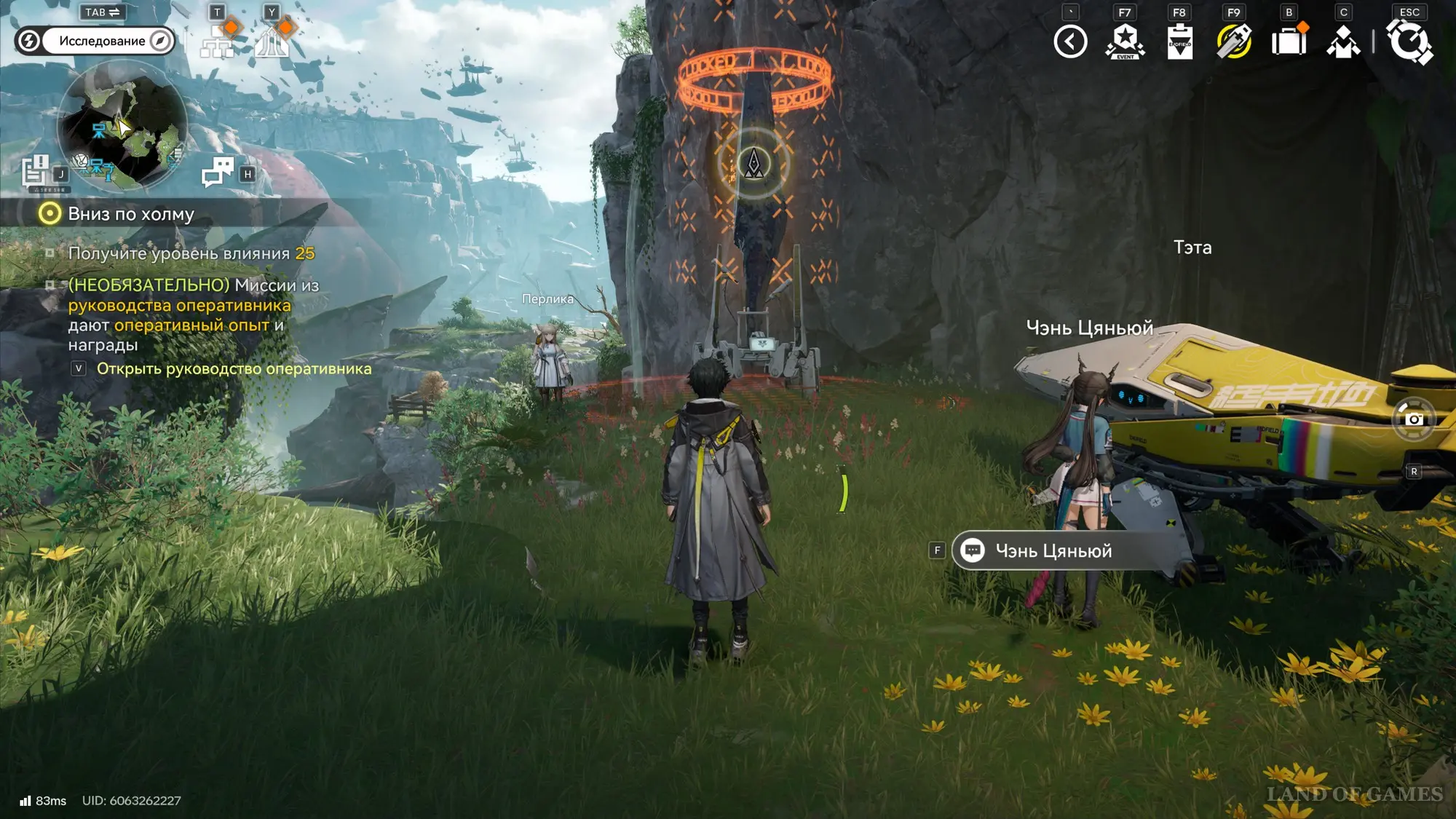Viewport: 1456px width, 819px height.
Task: Open the suitcase inventory
Action: click(x=1289, y=41)
